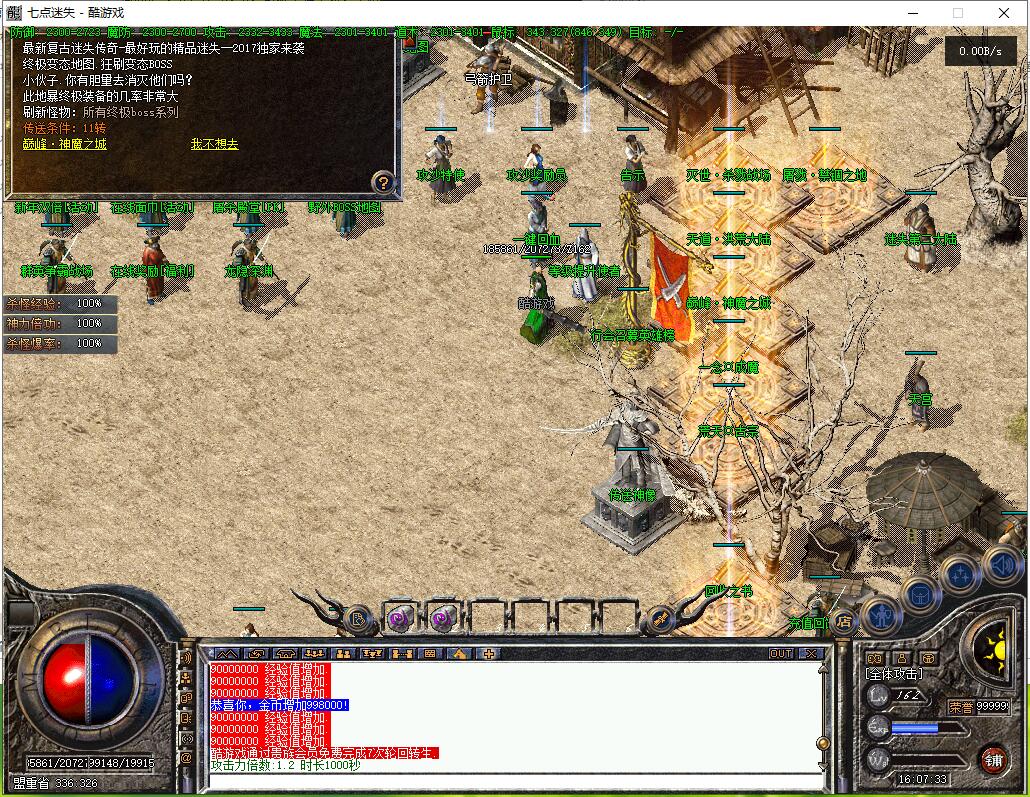The width and height of the screenshot is (1030, 797).
Task: Click the OUT button above chat
Action: click(x=781, y=653)
